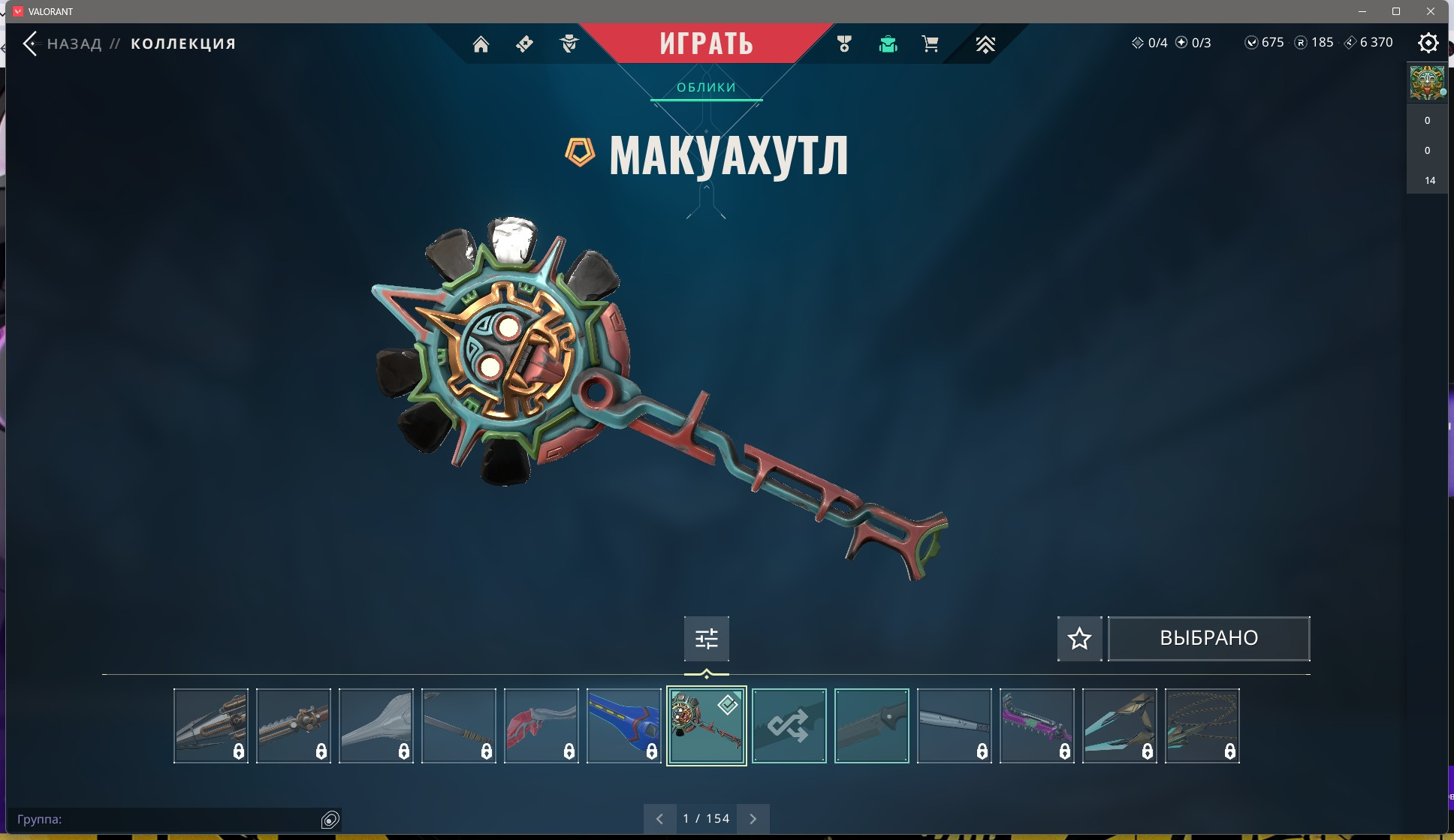Open the skin customization sliders button
Viewport: 1454px width, 840px height.
pos(706,639)
